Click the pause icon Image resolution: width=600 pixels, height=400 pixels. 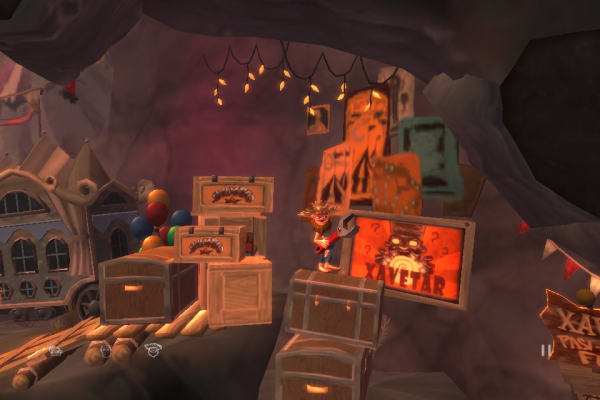point(547,350)
